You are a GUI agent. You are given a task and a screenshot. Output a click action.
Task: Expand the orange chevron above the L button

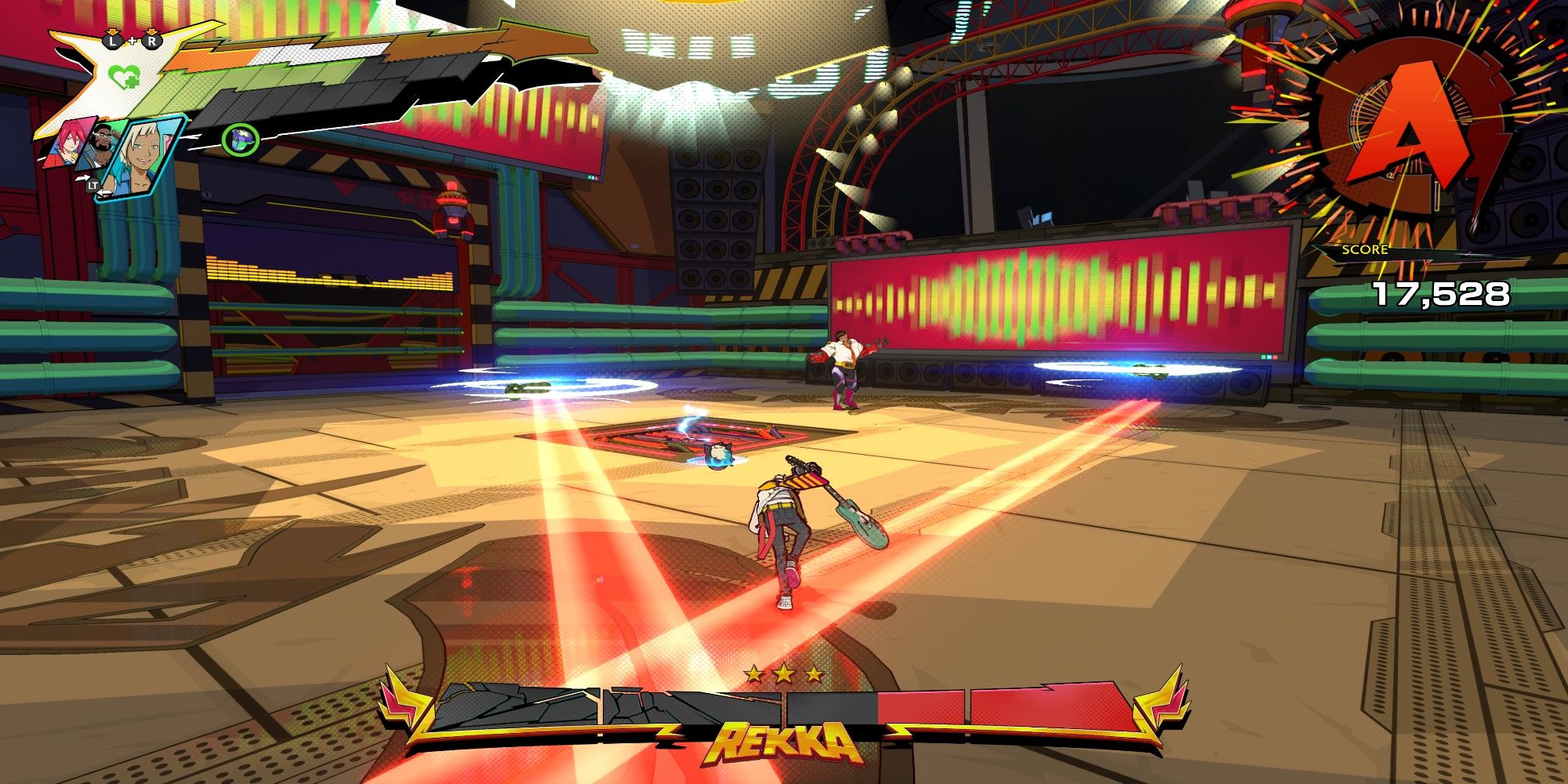[x=112, y=33]
